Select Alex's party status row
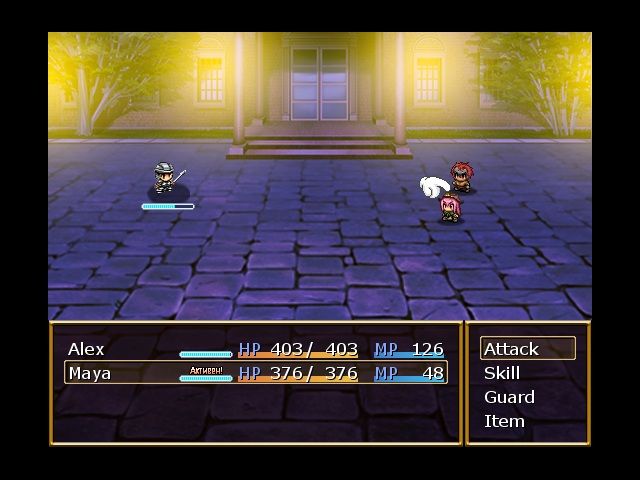Viewport: 640px width, 480px height. 255,349
